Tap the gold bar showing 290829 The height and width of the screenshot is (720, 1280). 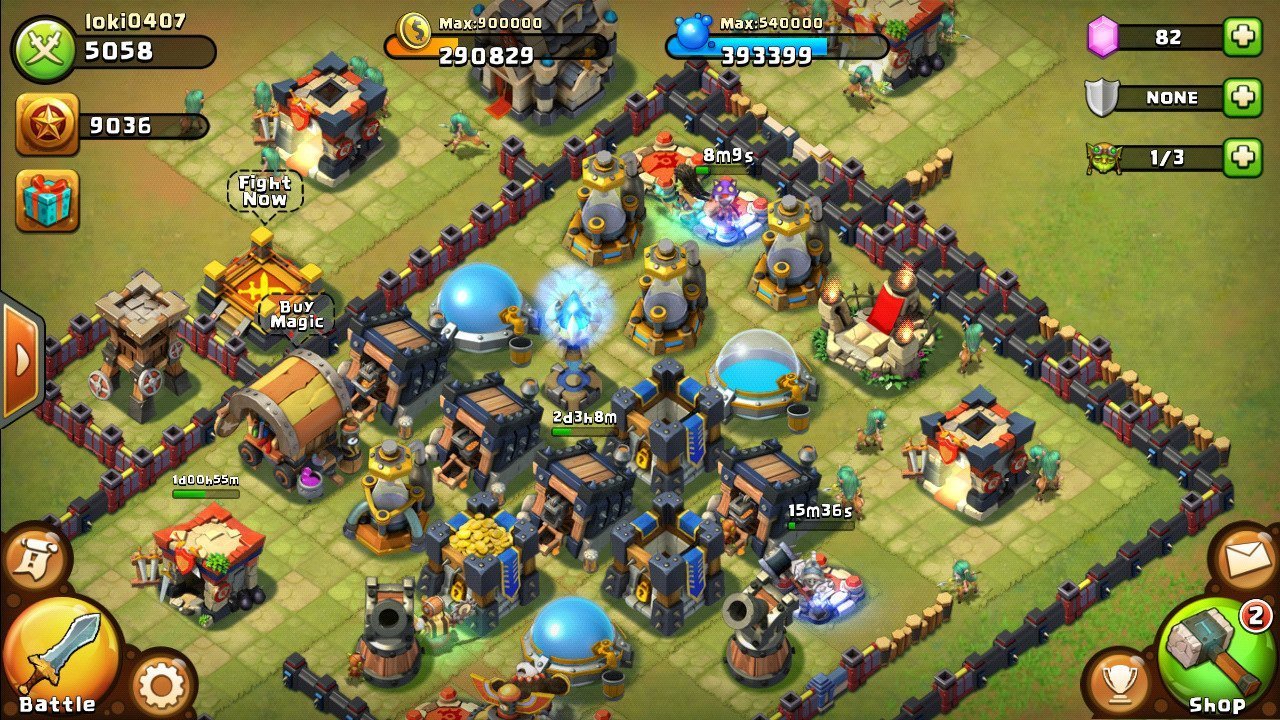(x=490, y=50)
